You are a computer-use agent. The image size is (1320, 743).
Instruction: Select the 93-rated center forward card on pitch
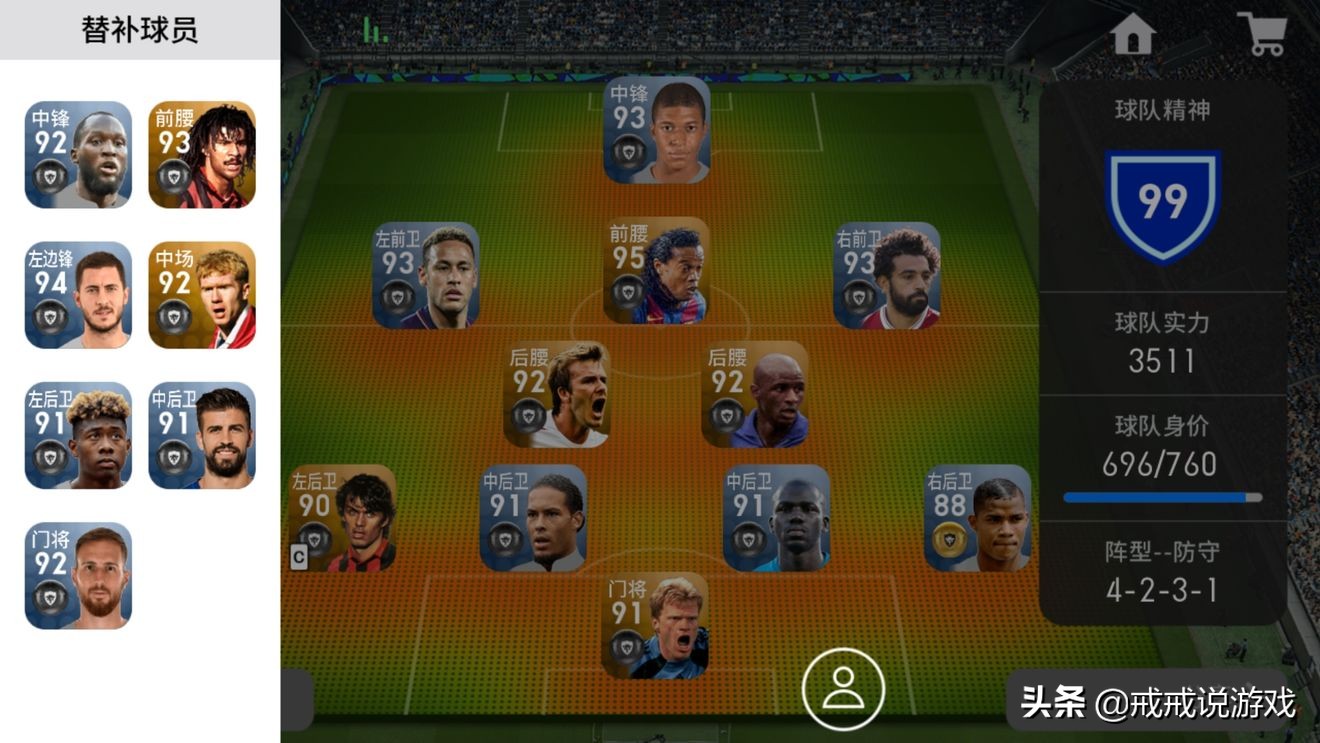pos(657,130)
